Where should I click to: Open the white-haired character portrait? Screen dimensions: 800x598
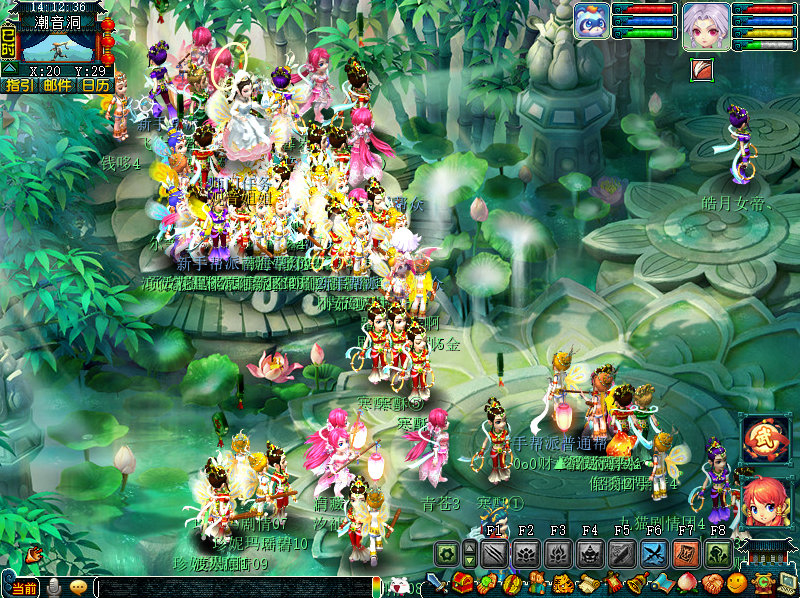coord(705,25)
